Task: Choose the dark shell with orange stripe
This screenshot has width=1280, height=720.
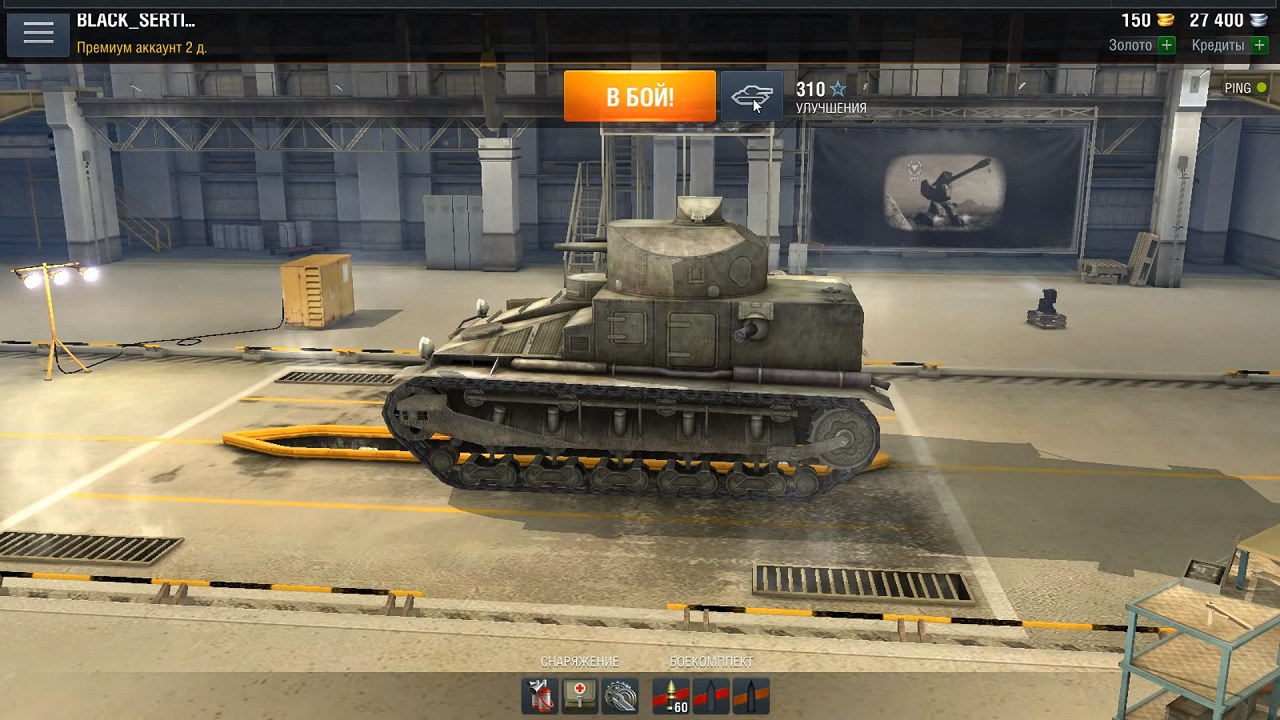Action: coord(751,696)
